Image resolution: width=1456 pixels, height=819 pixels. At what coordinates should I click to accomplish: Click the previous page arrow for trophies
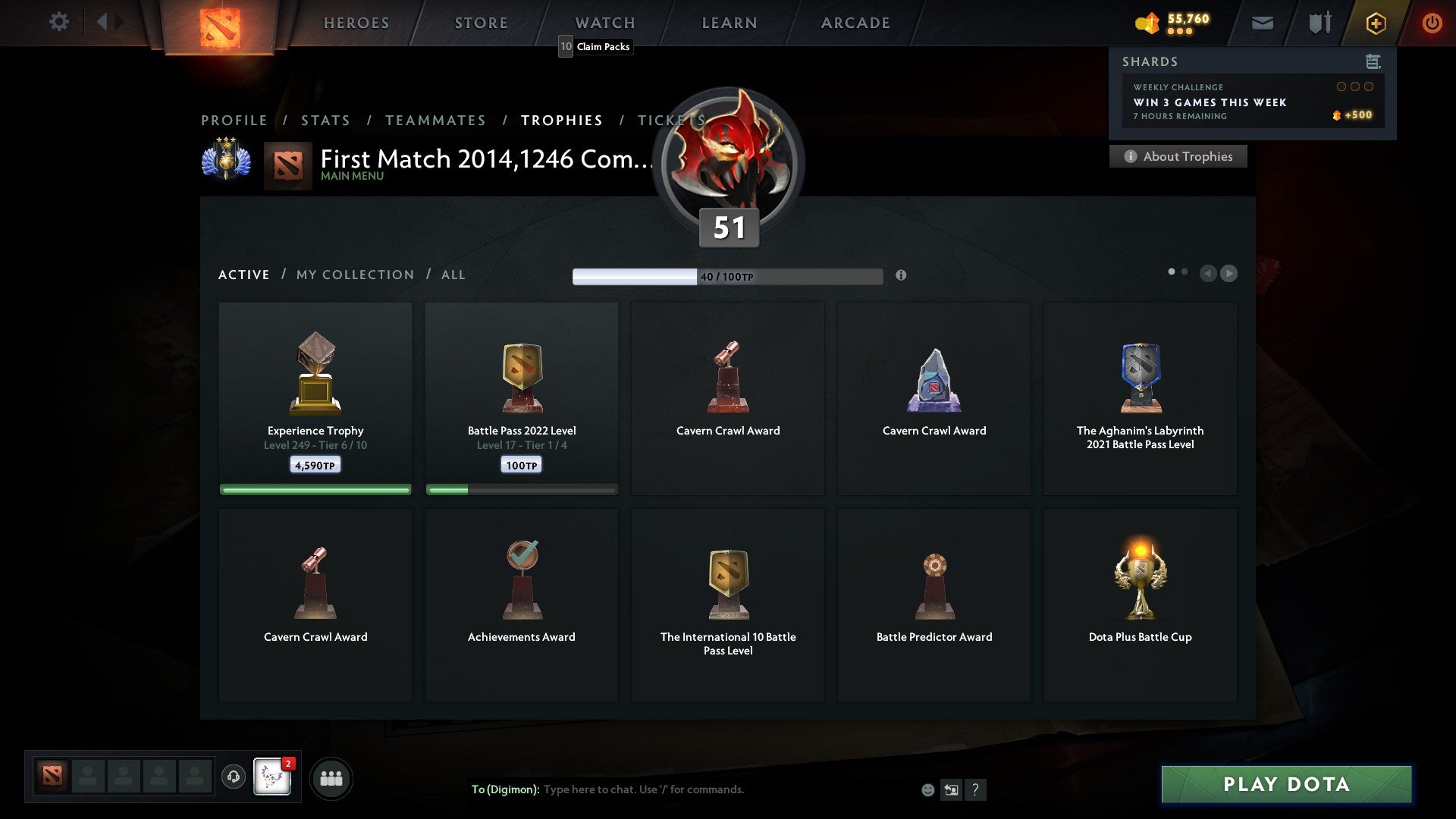click(1208, 274)
